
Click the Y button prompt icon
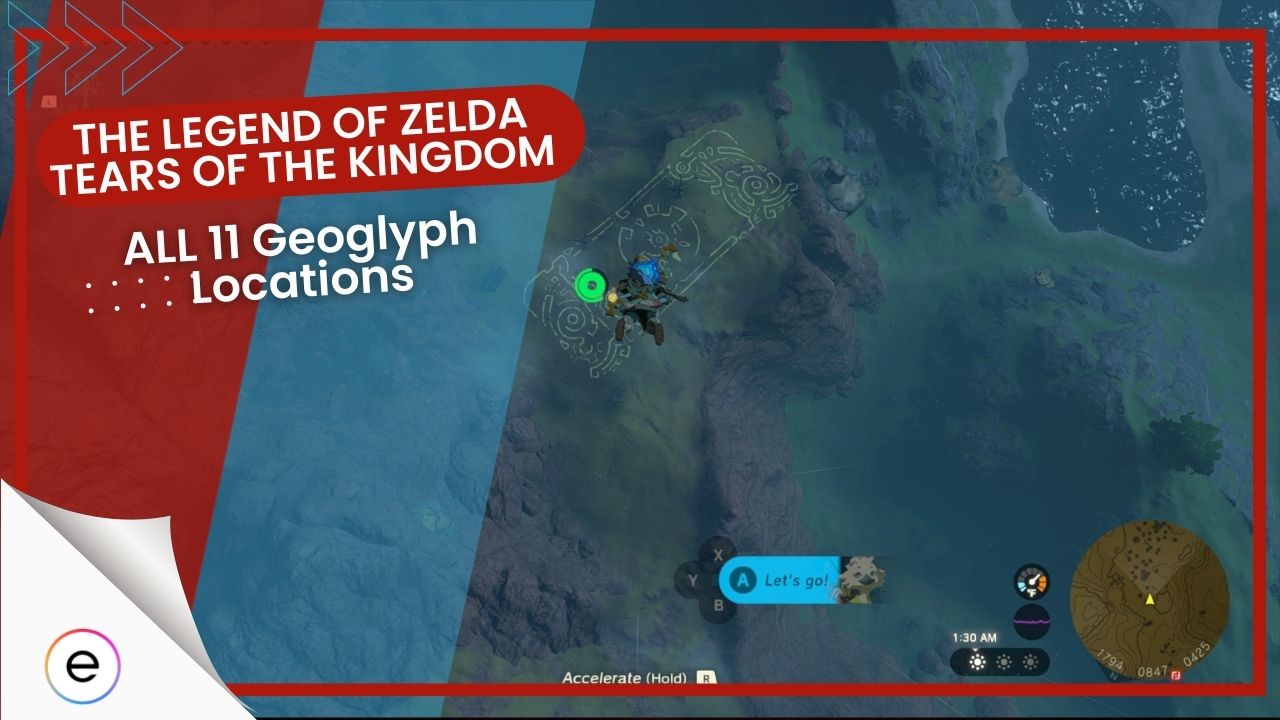click(x=694, y=577)
